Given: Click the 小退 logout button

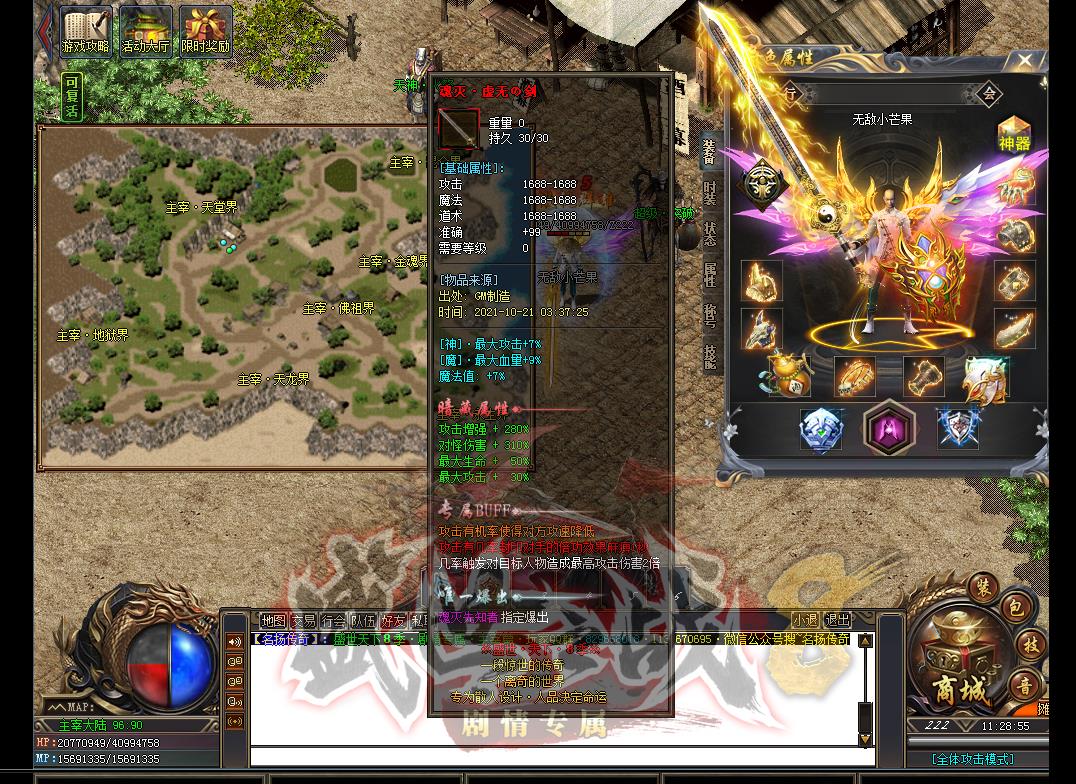Looking at the screenshot, I should click(805, 620).
